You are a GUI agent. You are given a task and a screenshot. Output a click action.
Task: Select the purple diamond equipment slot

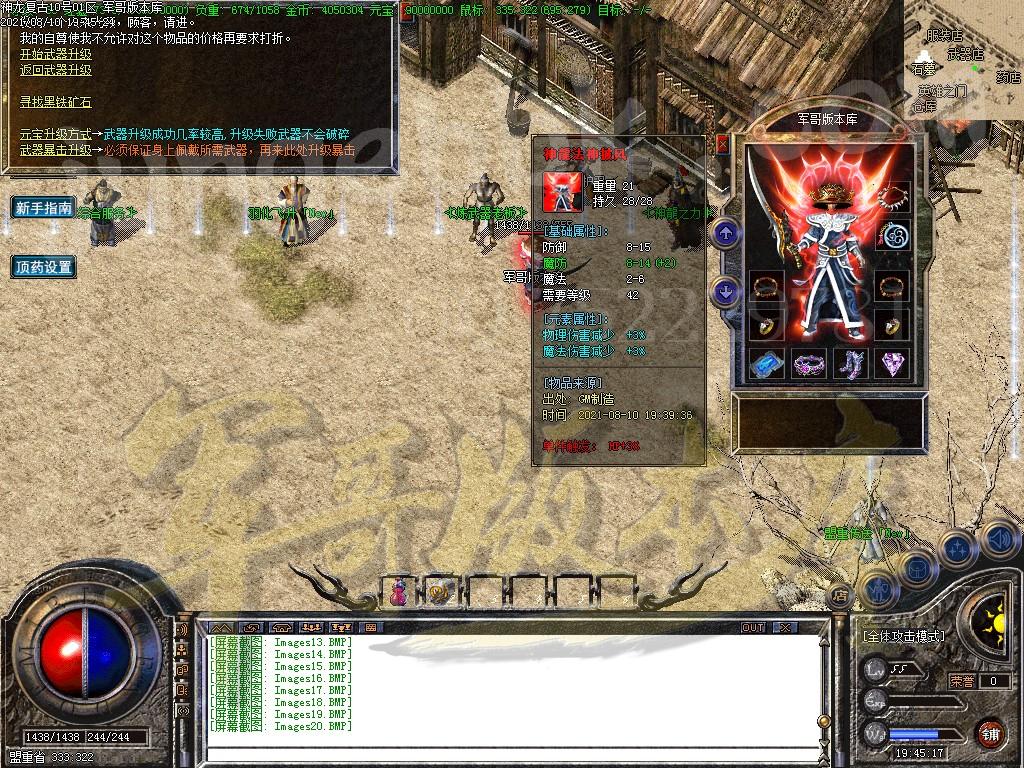892,363
